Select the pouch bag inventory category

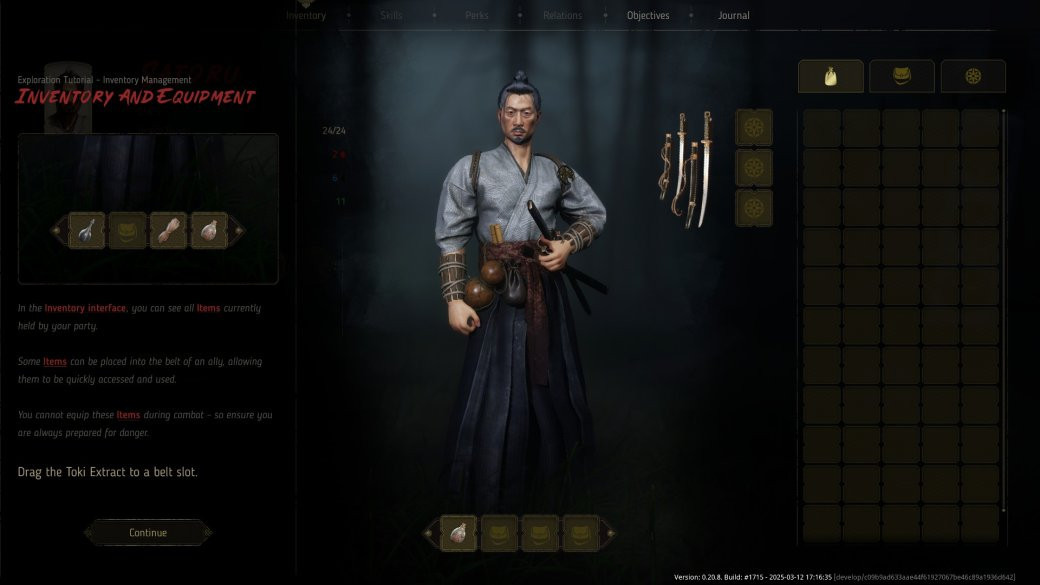click(x=830, y=77)
